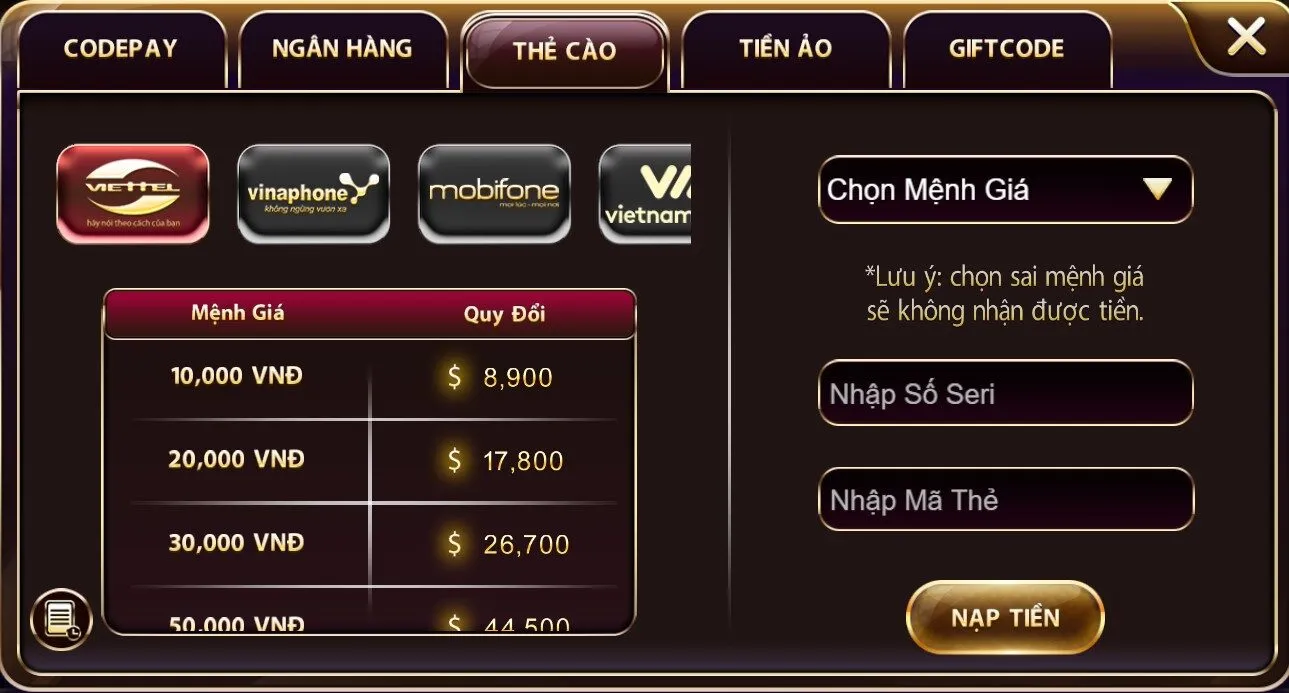This screenshot has height=693, width=1289.
Task: Open the transaction history icon
Action: (x=62, y=619)
